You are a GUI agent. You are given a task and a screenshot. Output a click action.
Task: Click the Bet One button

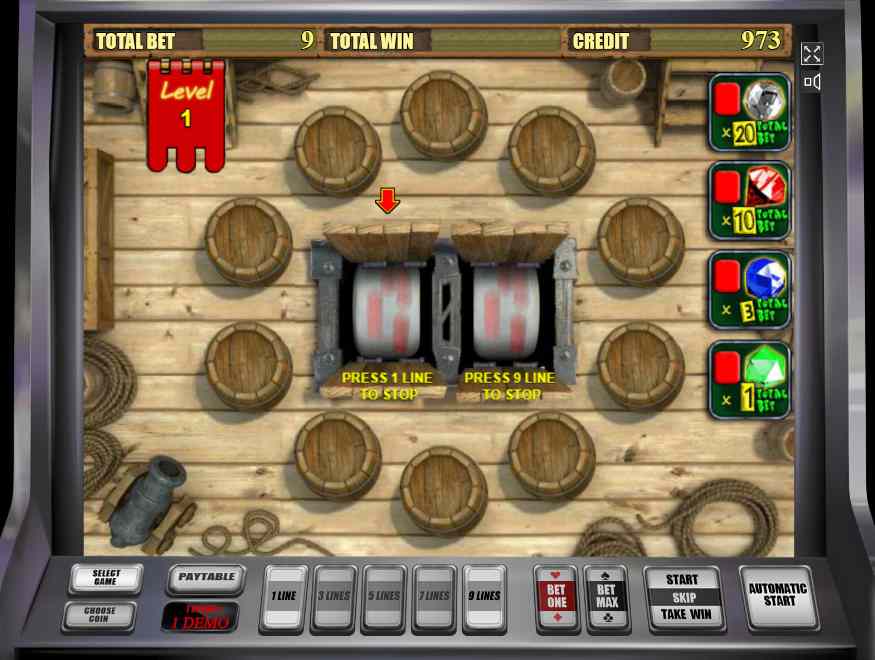coord(556,597)
